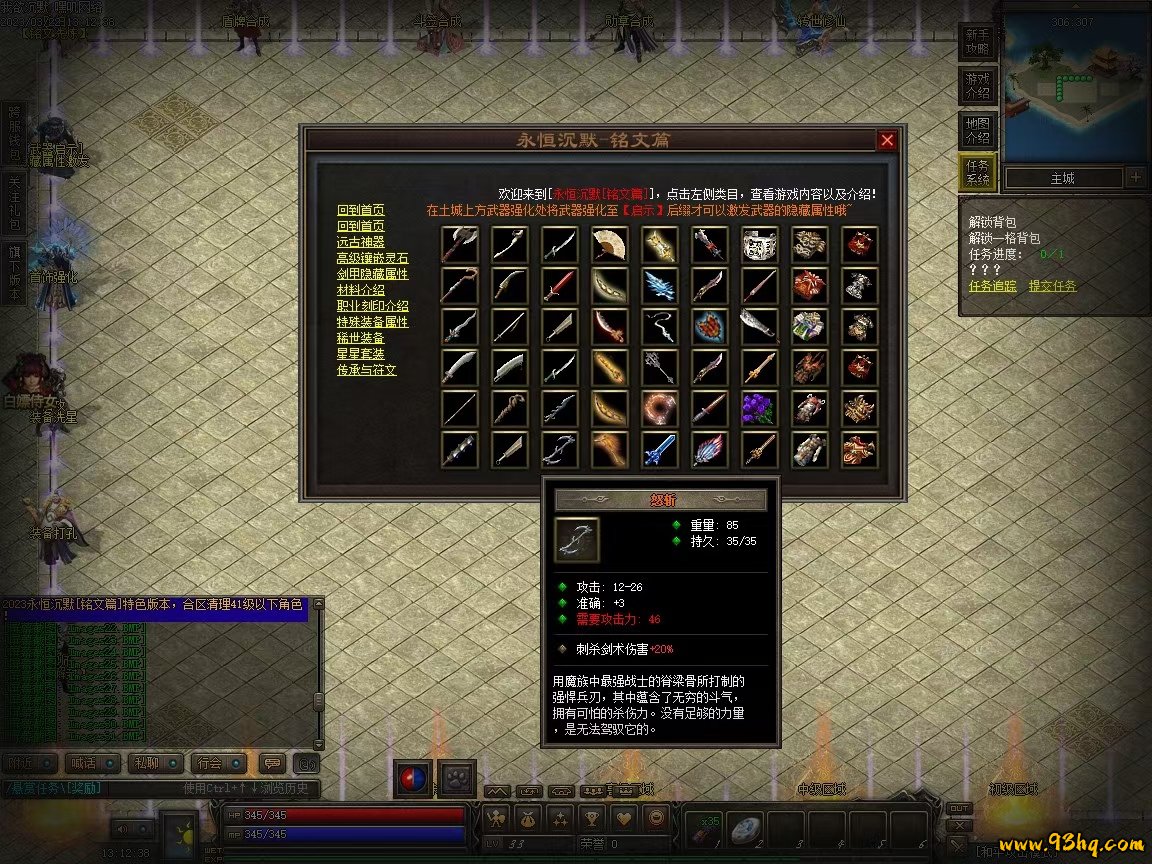The height and width of the screenshot is (864, 1152).
Task: Select the 高级镶嵌灵石 entry
Action: 372,257
